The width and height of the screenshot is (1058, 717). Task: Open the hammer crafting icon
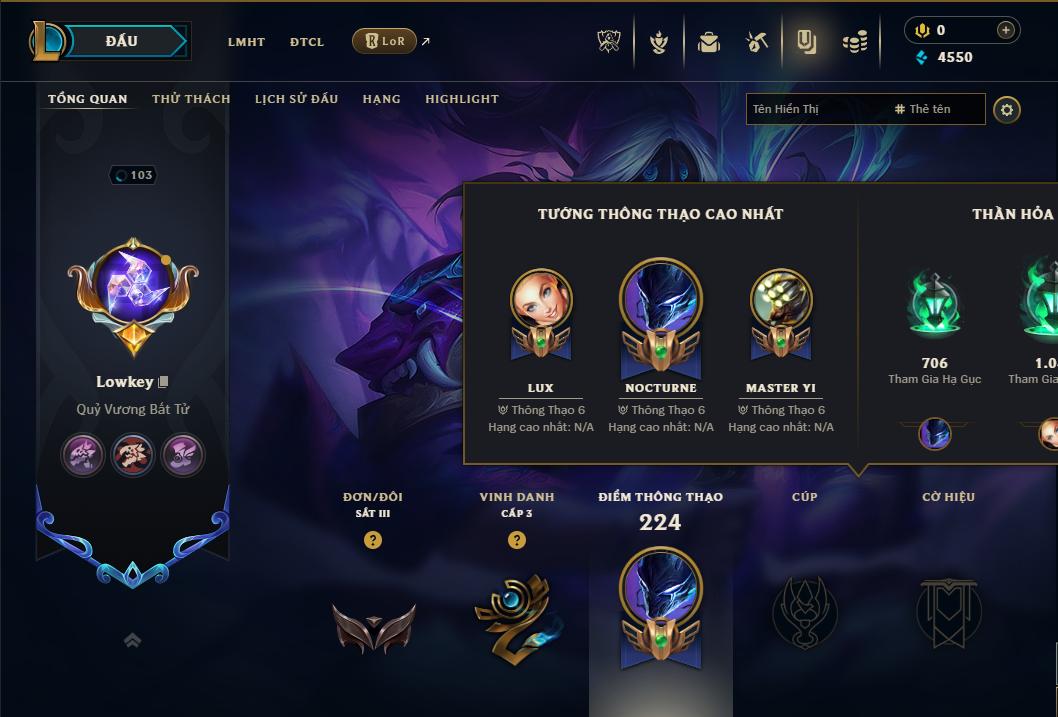click(757, 42)
